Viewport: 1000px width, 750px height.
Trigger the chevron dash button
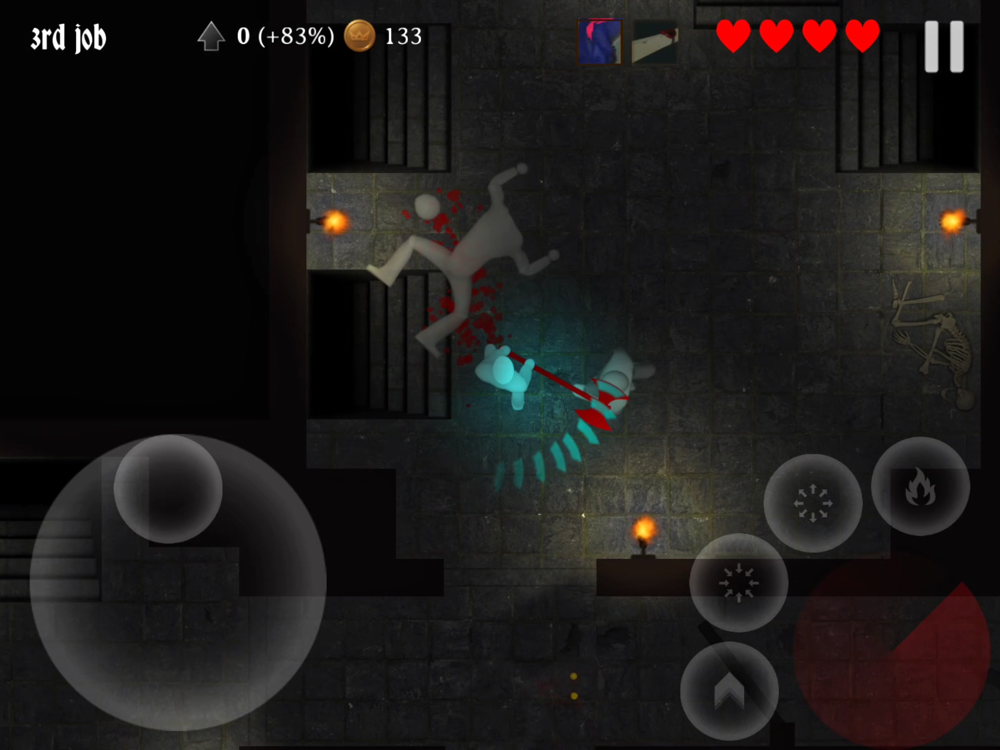click(x=729, y=691)
